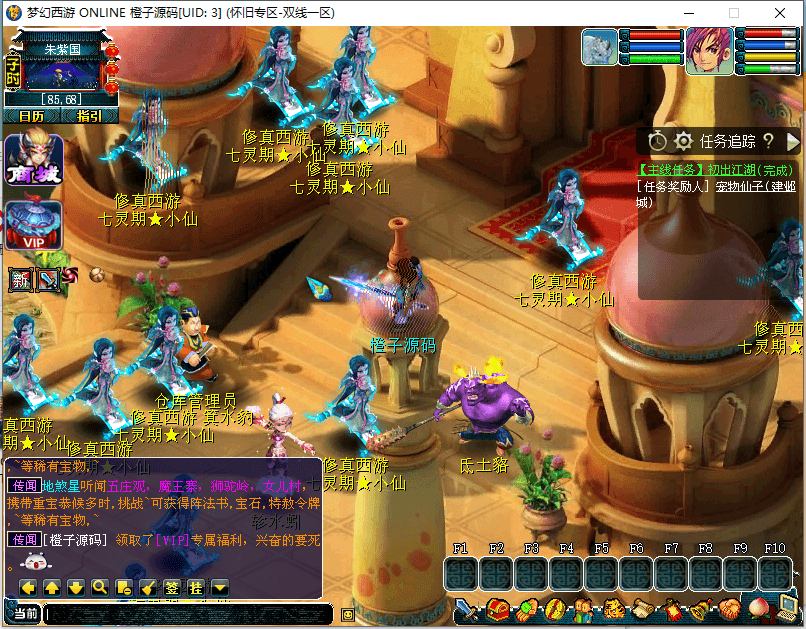Clear chat with the broom button
The width and height of the screenshot is (806, 629).
[x=148, y=587]
